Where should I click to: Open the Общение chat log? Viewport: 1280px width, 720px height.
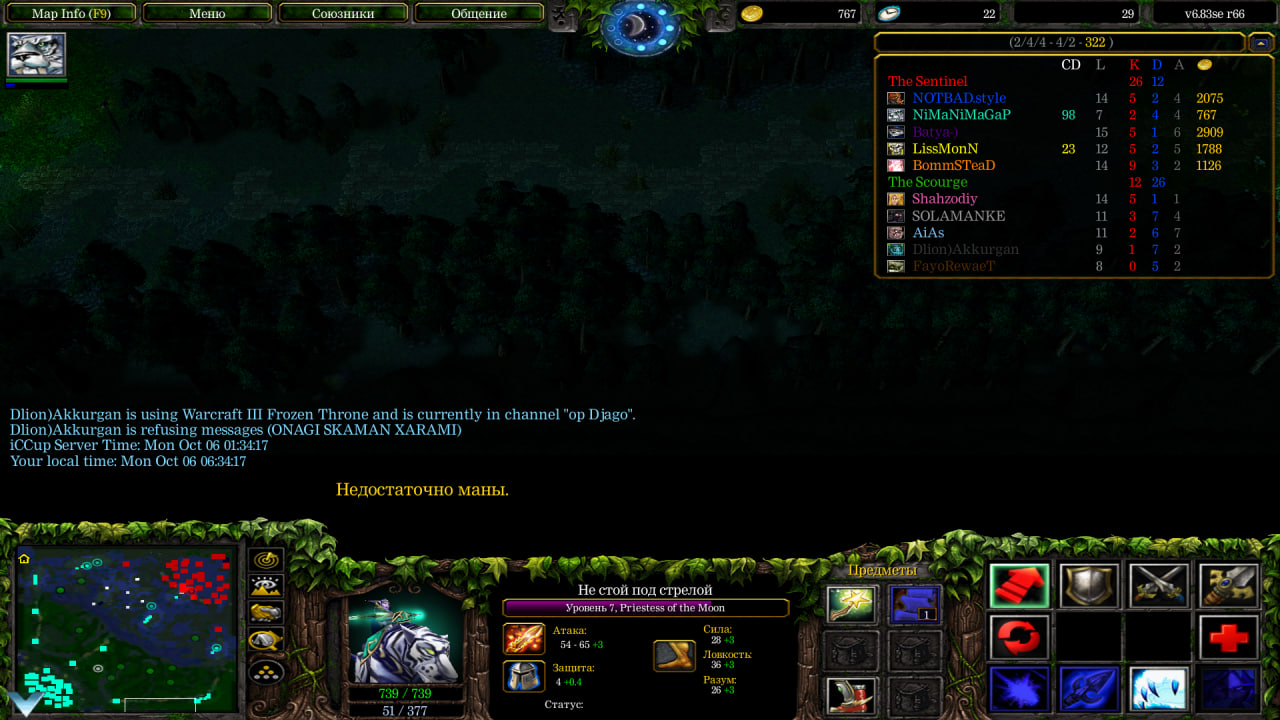point(478,14)
